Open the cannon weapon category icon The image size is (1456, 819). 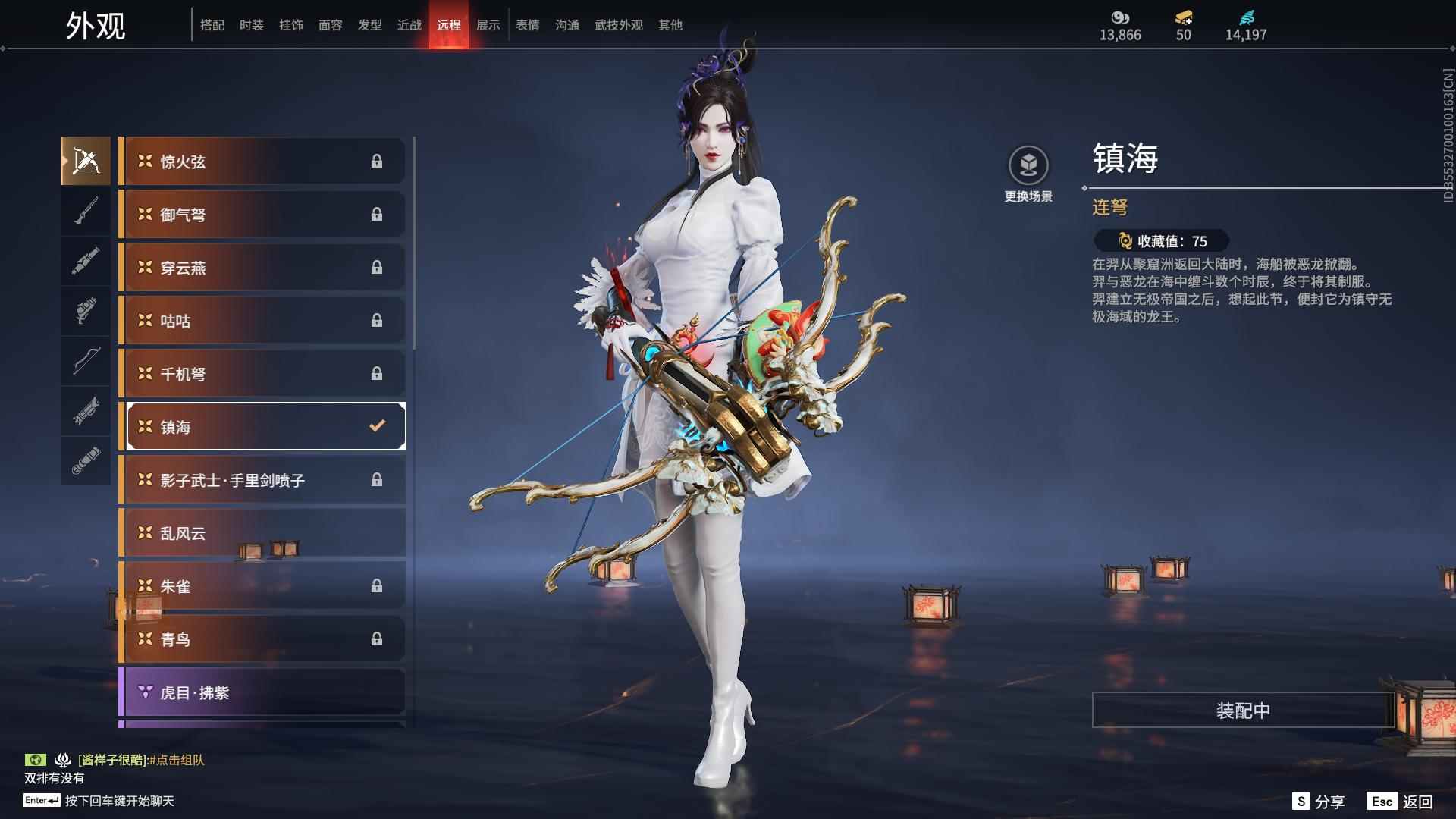click(86, 260)
